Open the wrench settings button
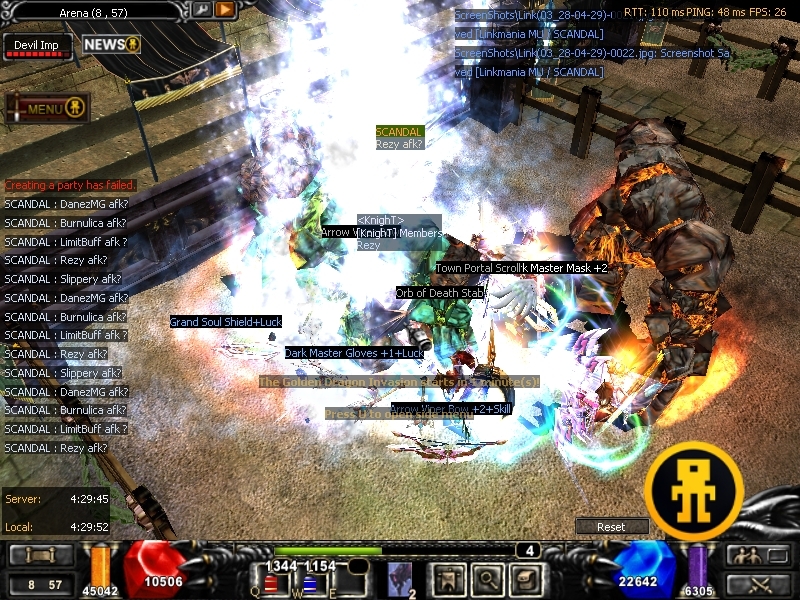 click(x=201, y=10)
